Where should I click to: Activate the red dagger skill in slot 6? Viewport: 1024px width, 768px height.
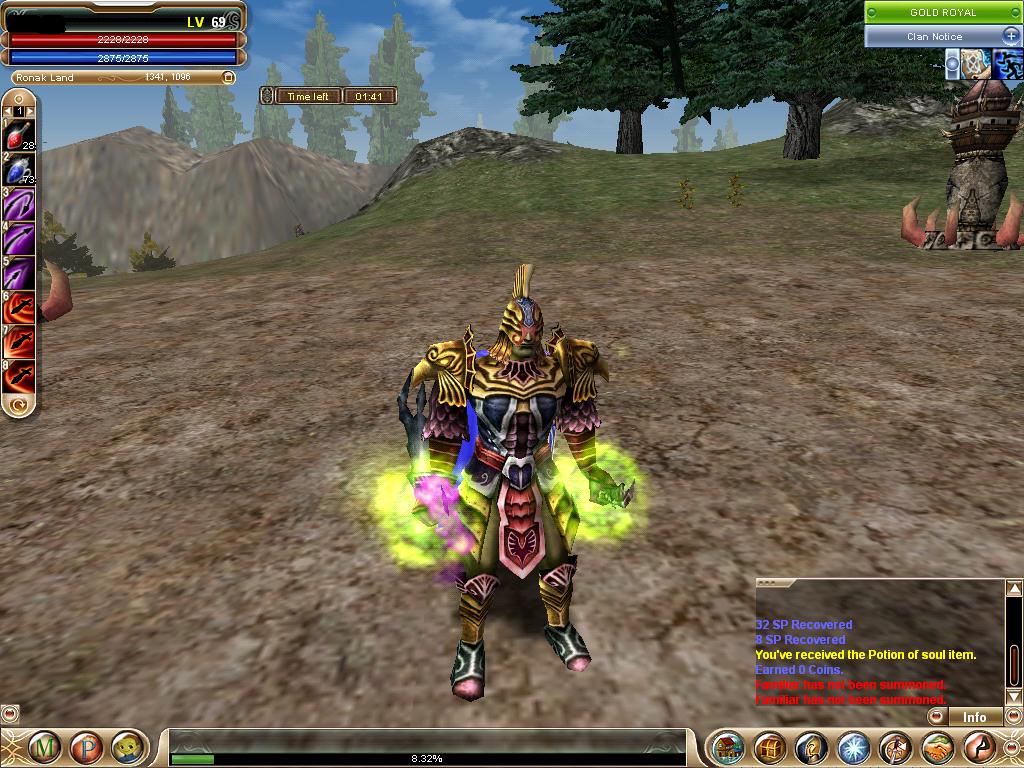pos(19,307)
